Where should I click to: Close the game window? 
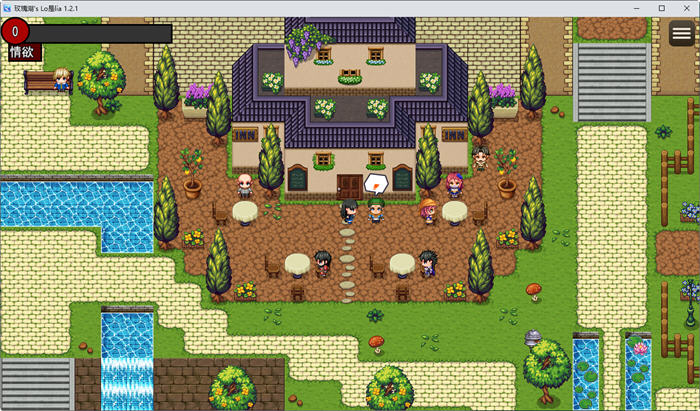coord(685,8)
